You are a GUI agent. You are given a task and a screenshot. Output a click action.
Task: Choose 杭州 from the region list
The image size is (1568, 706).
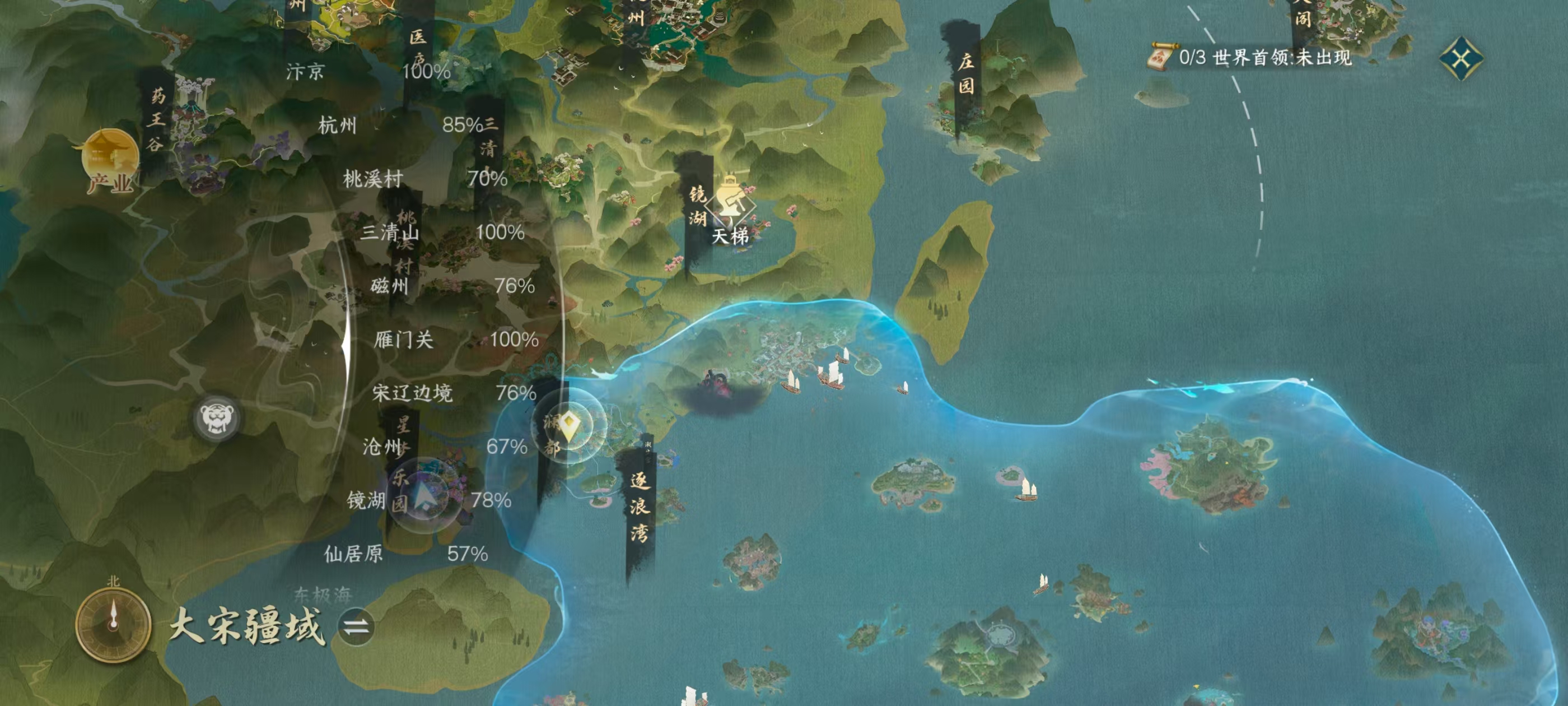338,126
